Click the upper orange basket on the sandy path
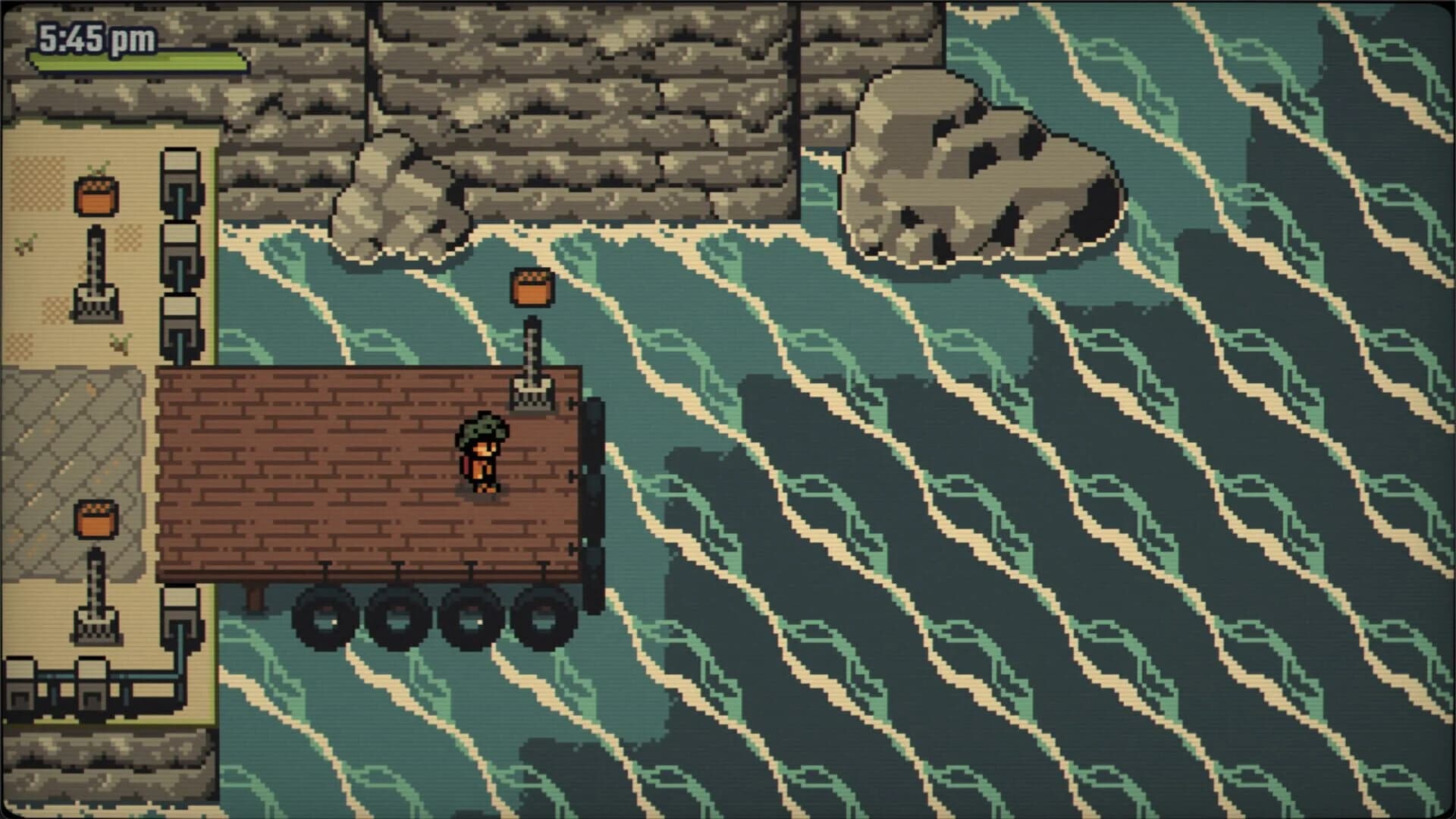The width and height of the screenshot is (1456, 819). (95, 197)
